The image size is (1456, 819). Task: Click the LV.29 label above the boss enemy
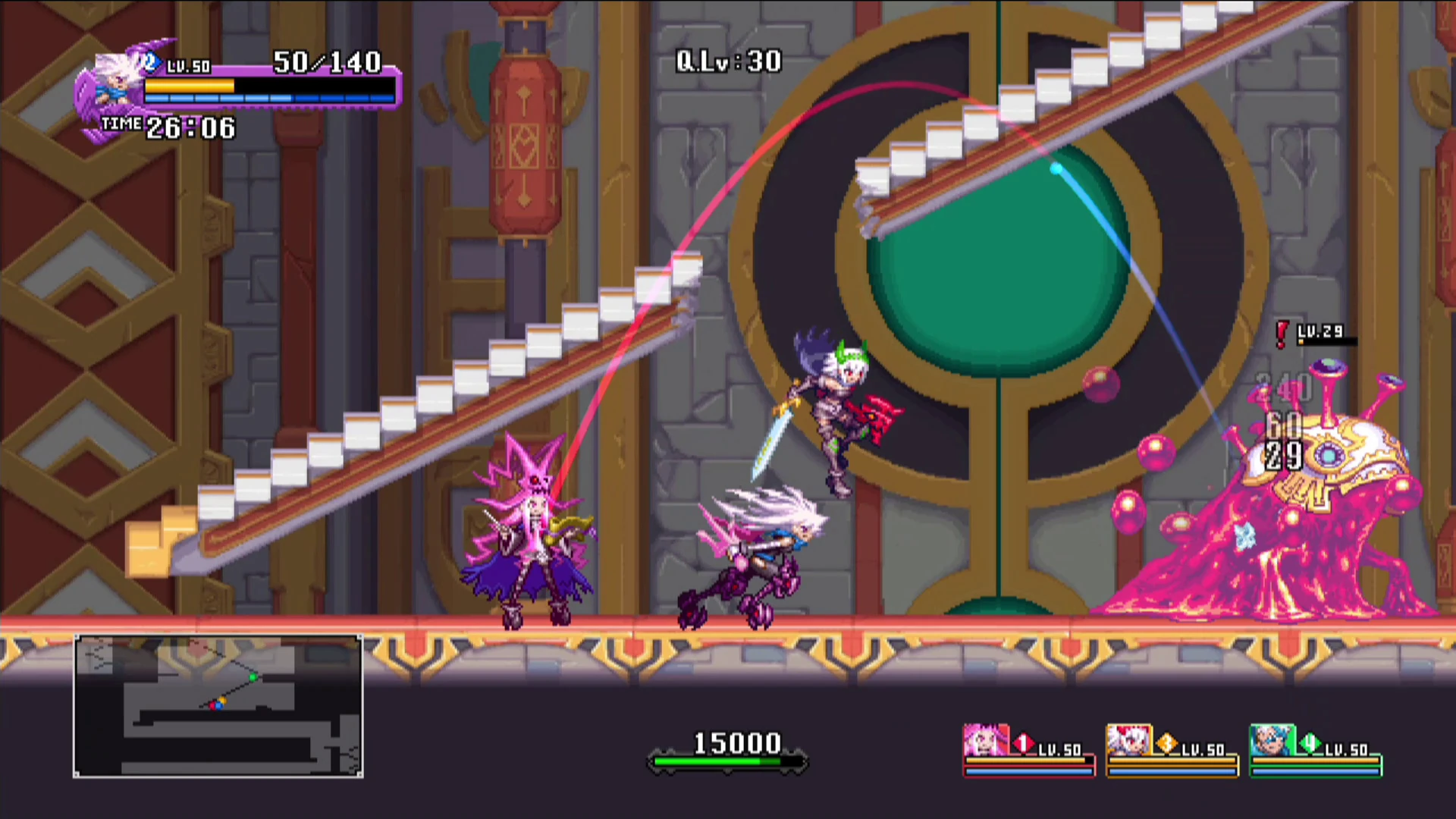point(1322,331)
